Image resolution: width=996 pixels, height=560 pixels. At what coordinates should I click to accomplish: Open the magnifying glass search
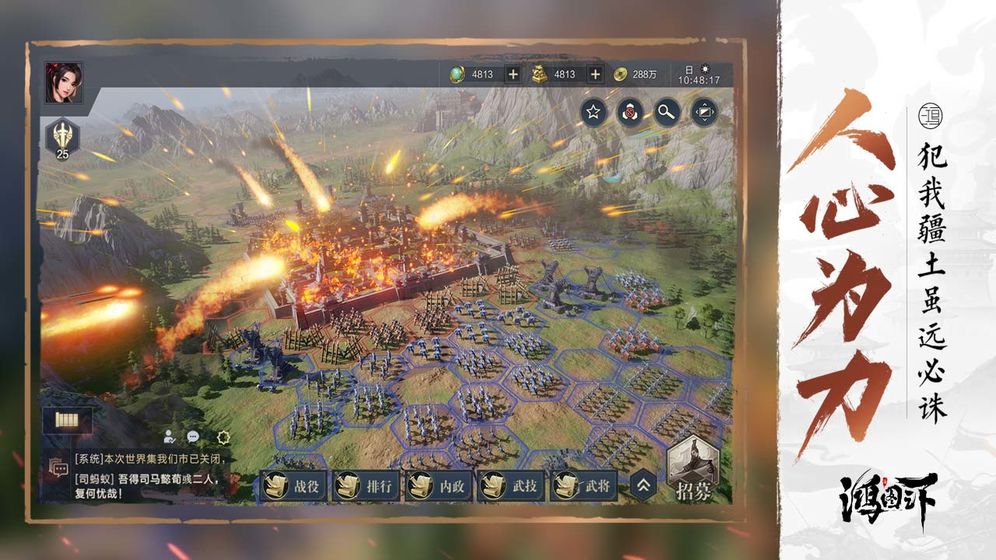[667, 111]
